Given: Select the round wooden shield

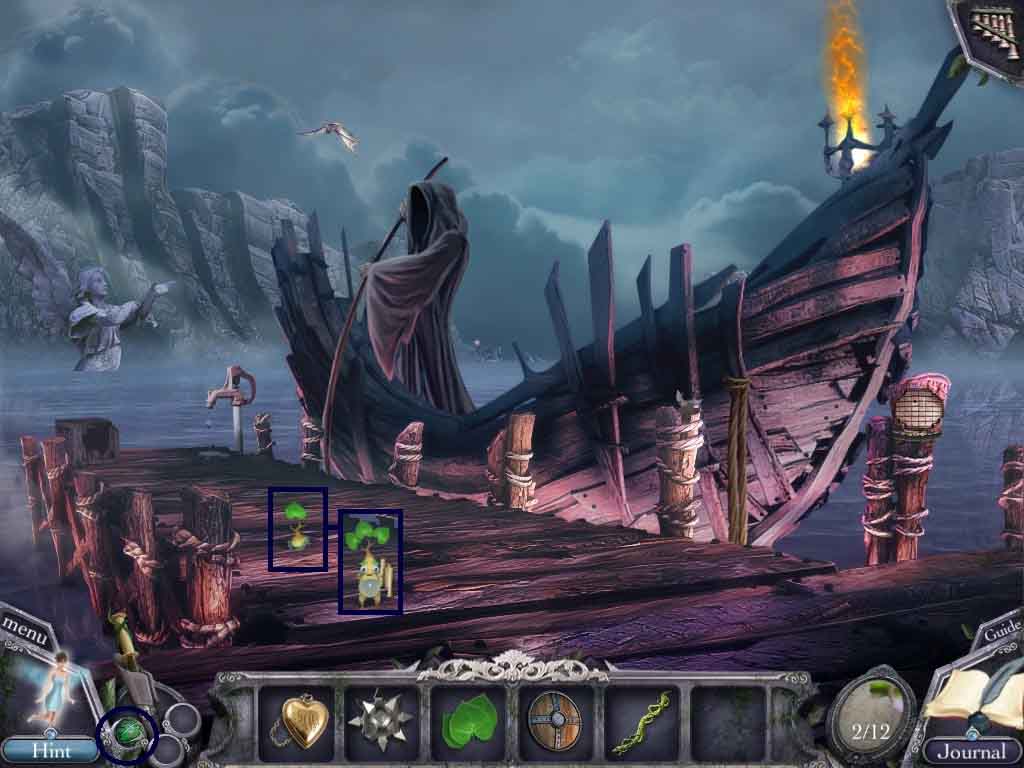Looking at the screenshot, I should coord(553,720).
